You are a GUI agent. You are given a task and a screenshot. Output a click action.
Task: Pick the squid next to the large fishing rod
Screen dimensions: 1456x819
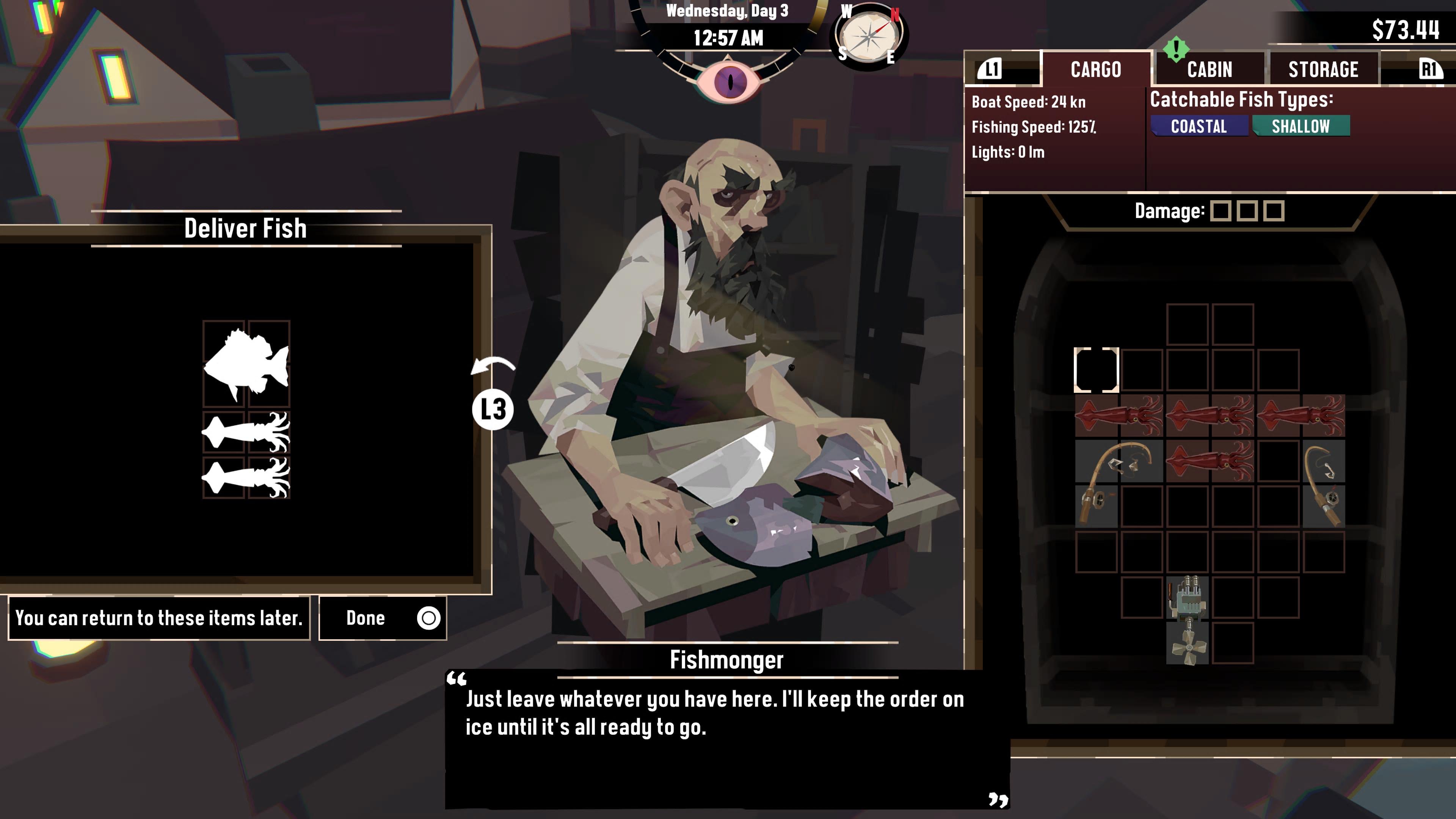[x=1210, y=461]
